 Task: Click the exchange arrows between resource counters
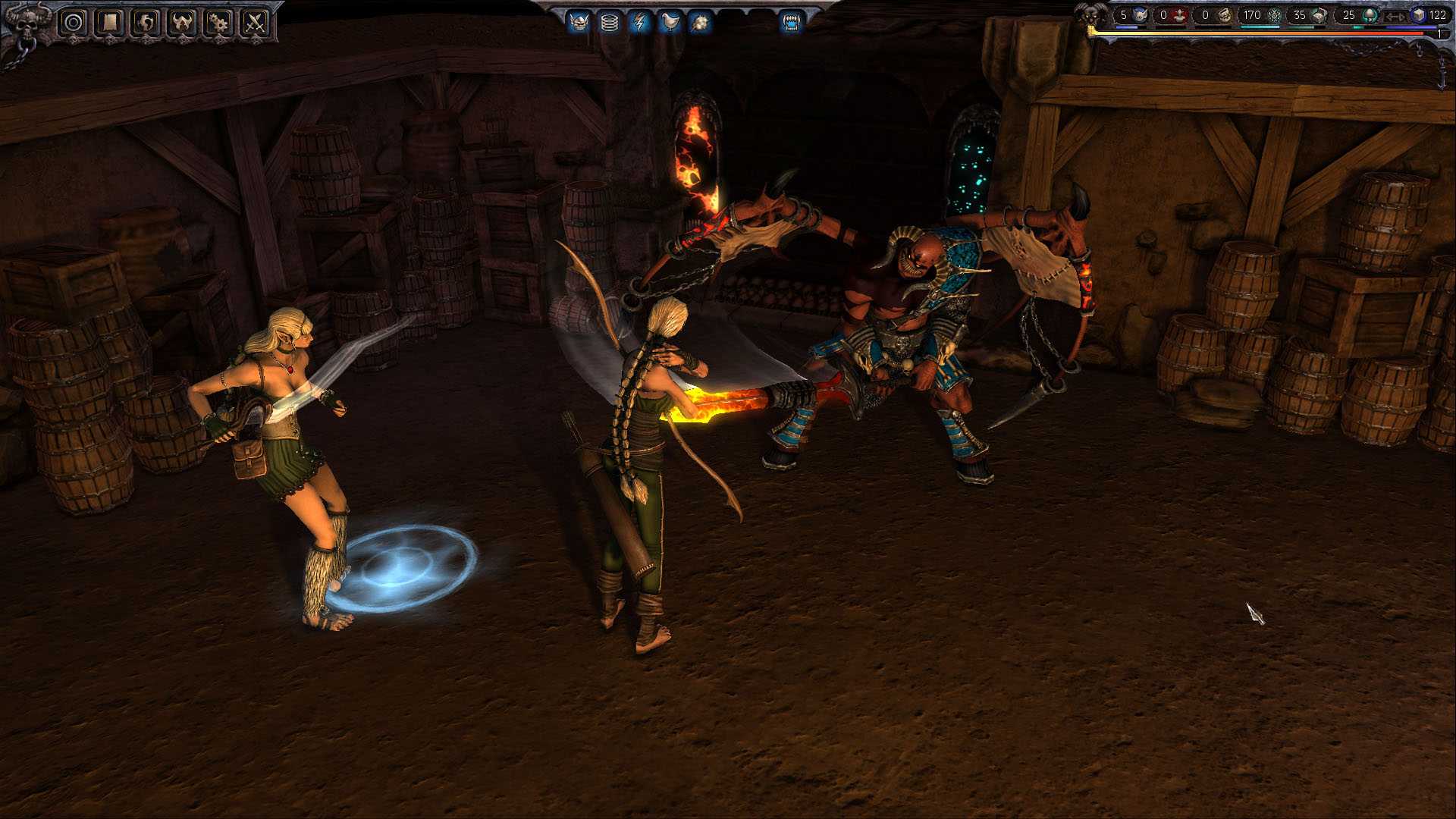pyautogui.click(x=1395, y=15)
